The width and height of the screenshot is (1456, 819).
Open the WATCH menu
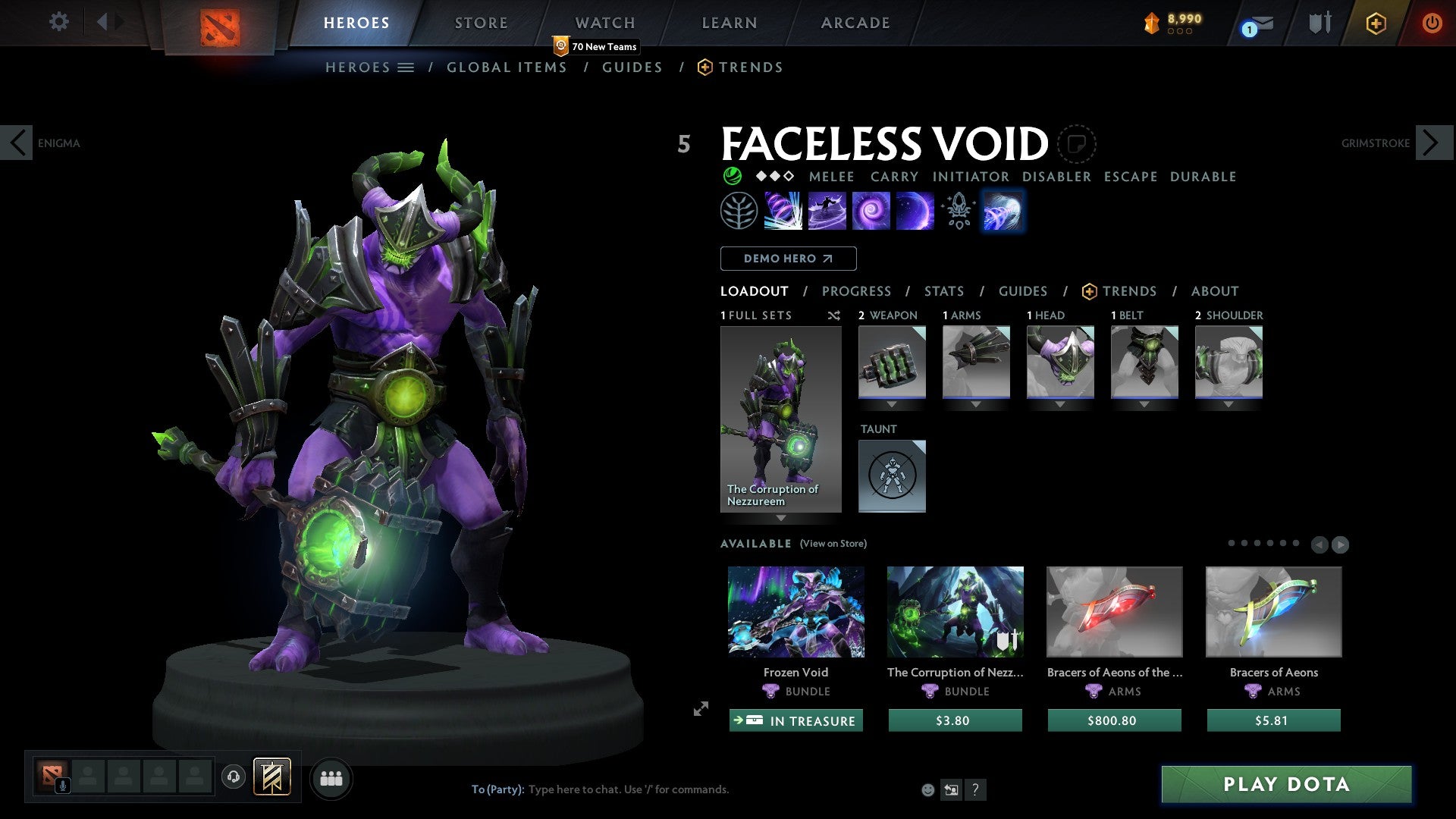[604, 23]
